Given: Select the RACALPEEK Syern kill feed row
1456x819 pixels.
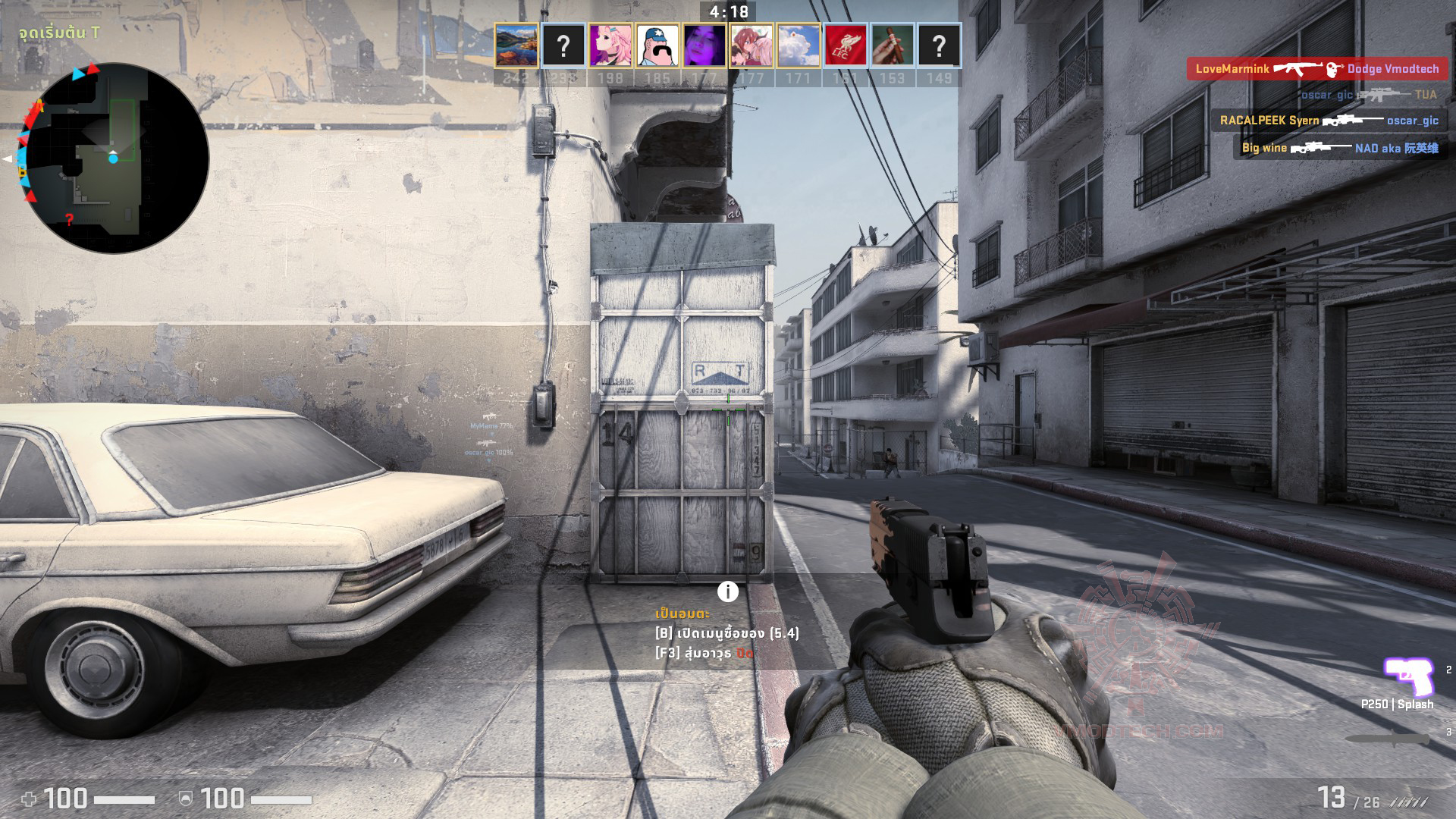Looking at the screenshot, I should [1329, 121].
